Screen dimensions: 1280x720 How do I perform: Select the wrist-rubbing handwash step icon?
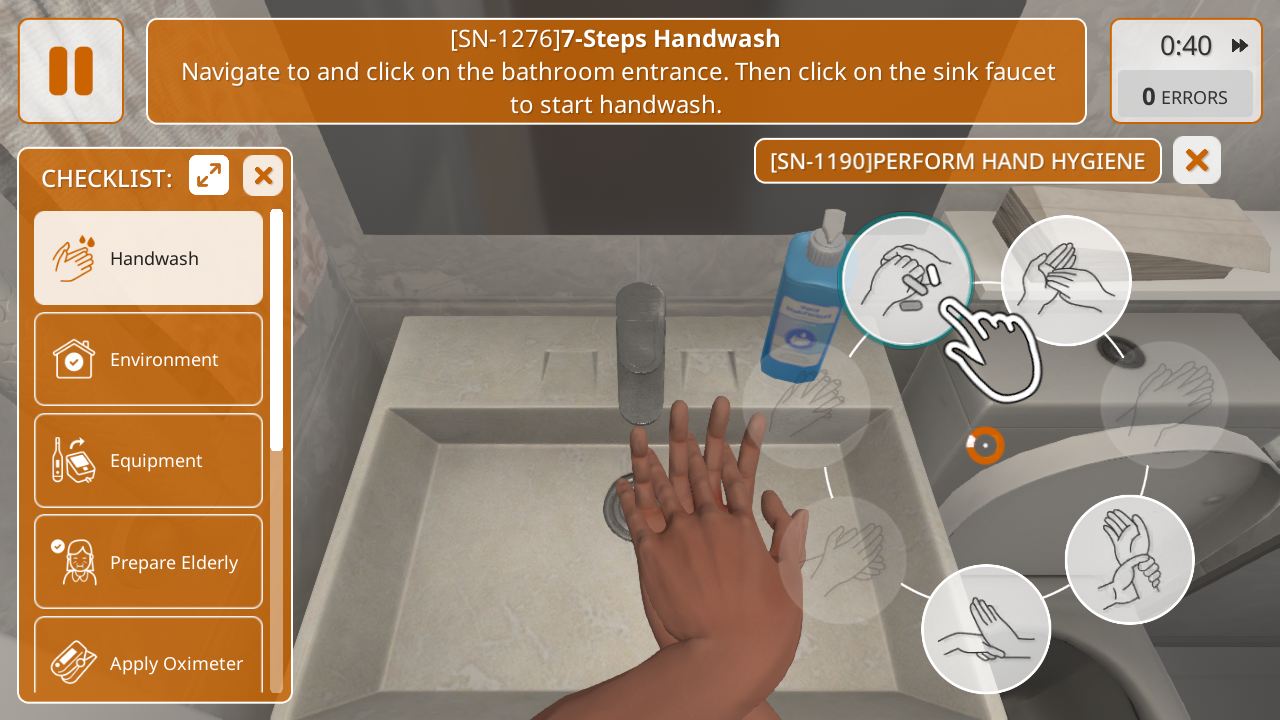[x=1129, y=559]
